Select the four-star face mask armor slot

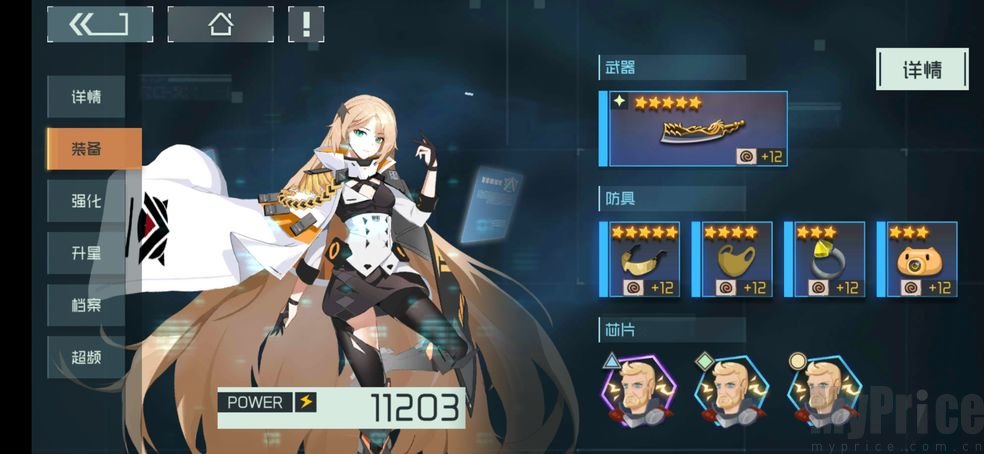733,259
